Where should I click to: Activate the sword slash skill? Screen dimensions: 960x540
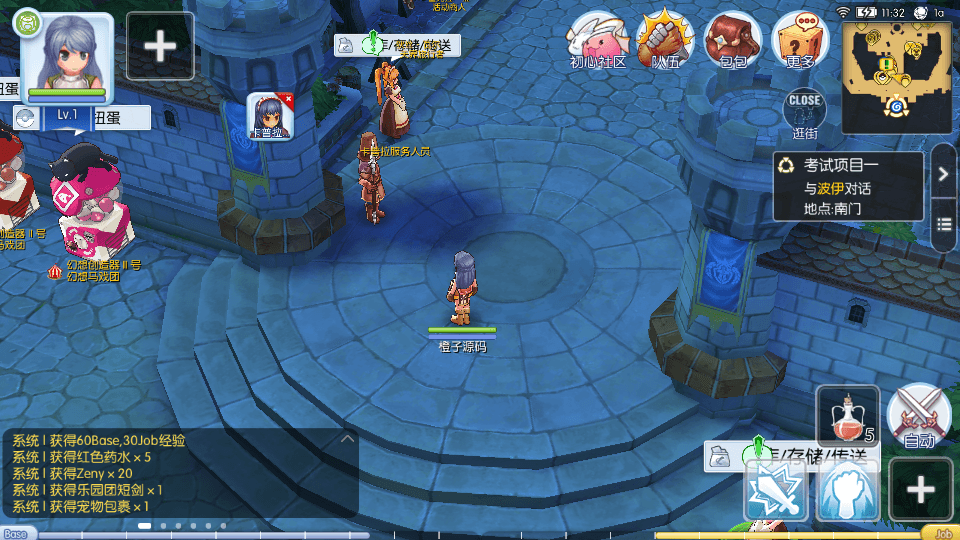(776, 490)
